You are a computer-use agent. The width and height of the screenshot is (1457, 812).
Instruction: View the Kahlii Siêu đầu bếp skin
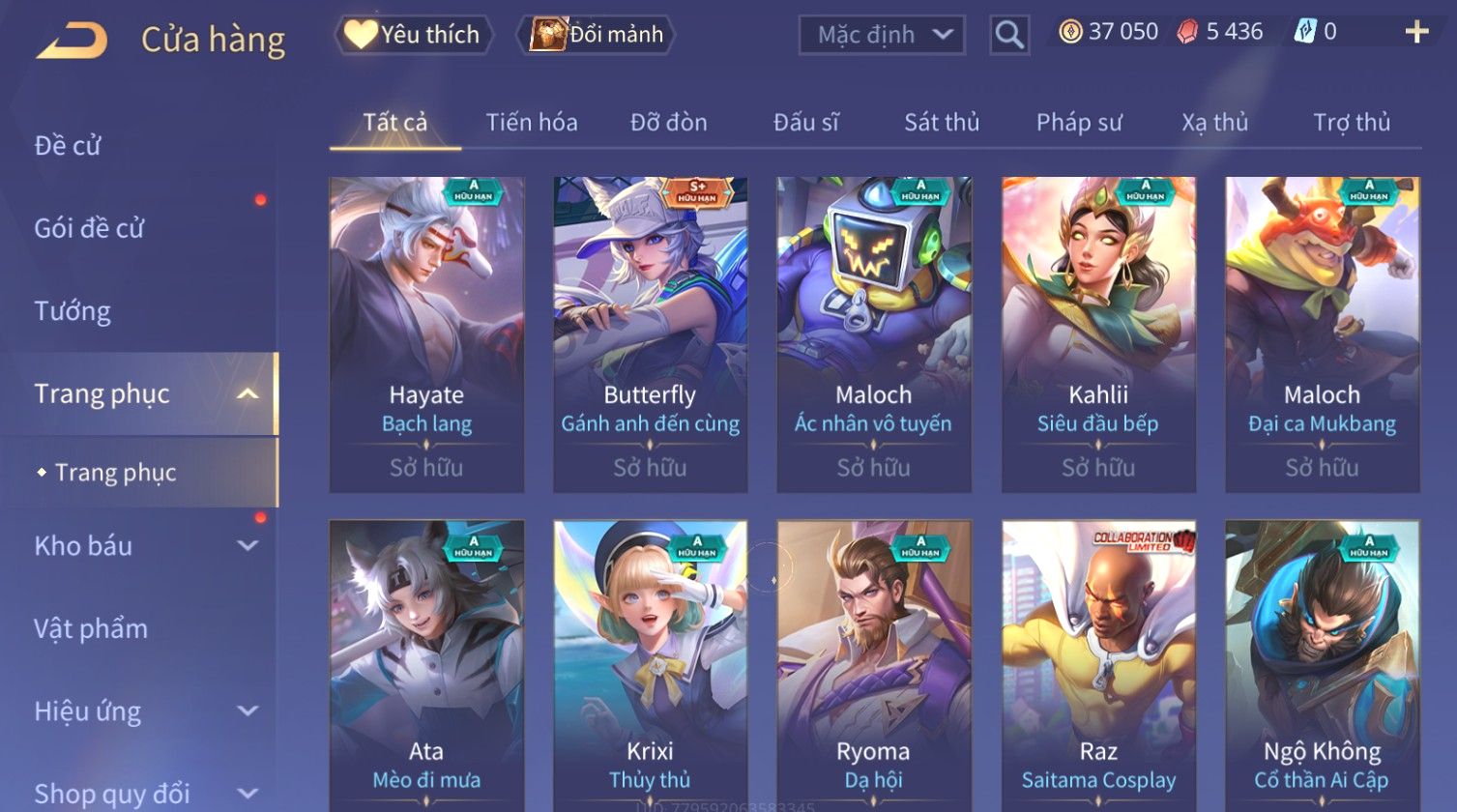point(1098,333)
